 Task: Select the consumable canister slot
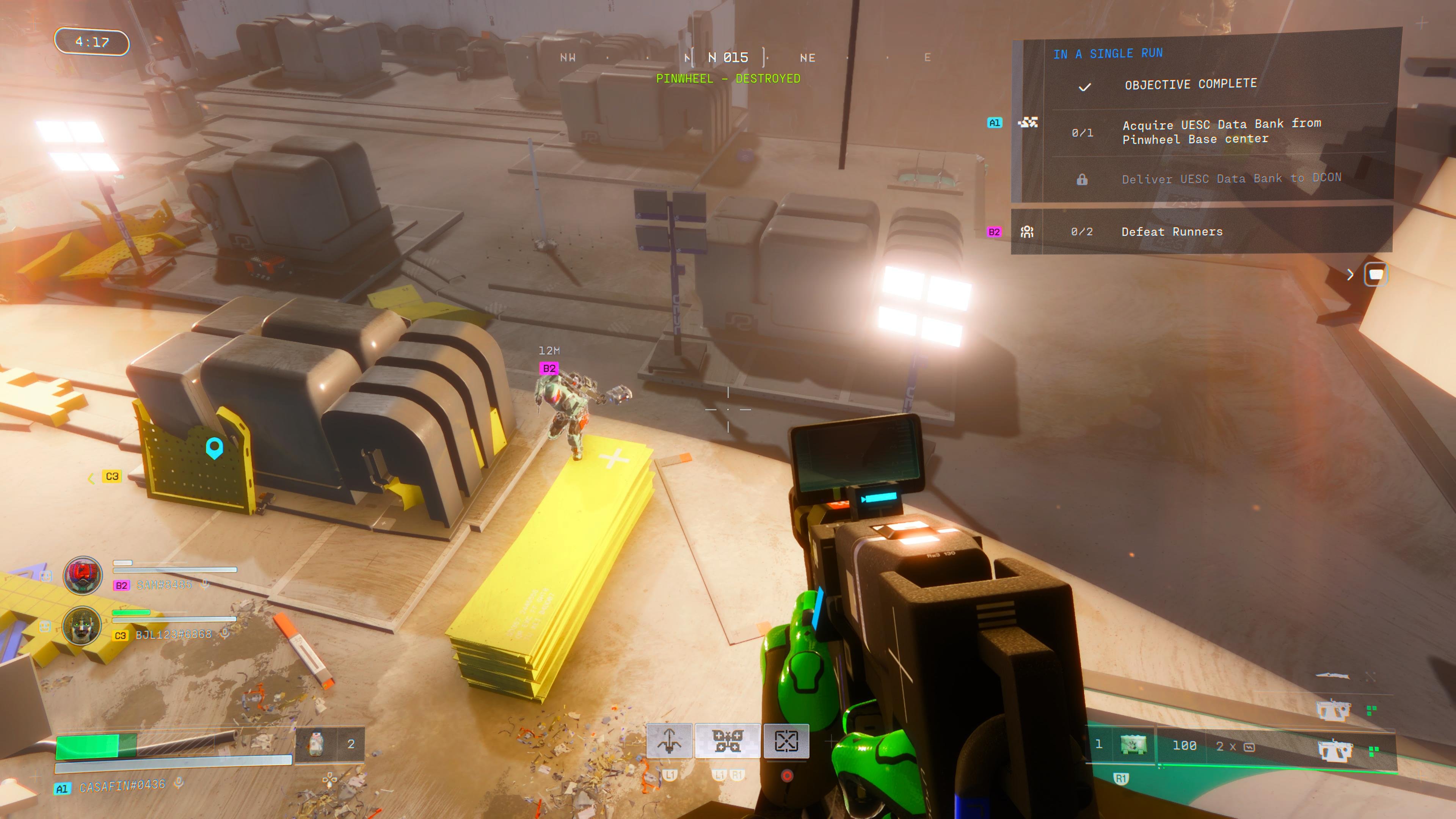click(317, 744)
